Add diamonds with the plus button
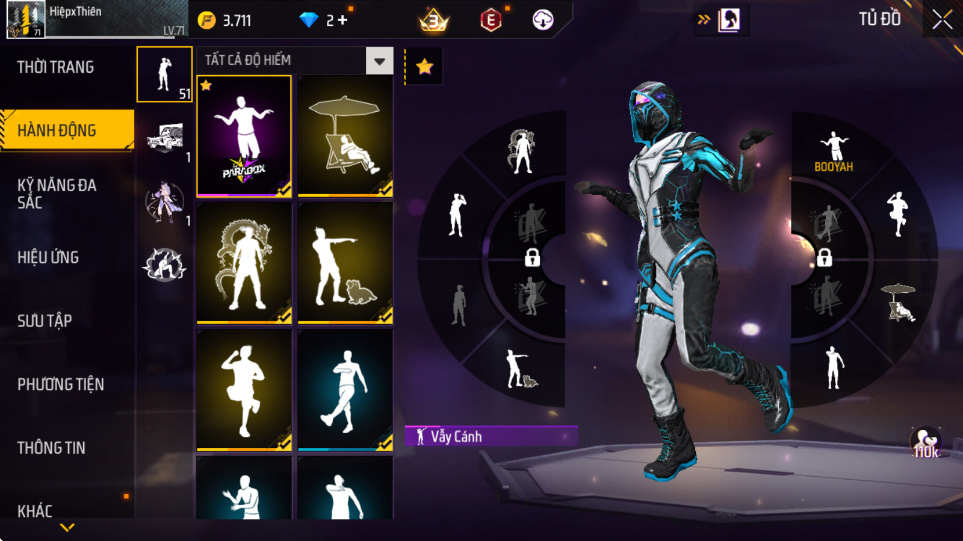 click(343, 20)
